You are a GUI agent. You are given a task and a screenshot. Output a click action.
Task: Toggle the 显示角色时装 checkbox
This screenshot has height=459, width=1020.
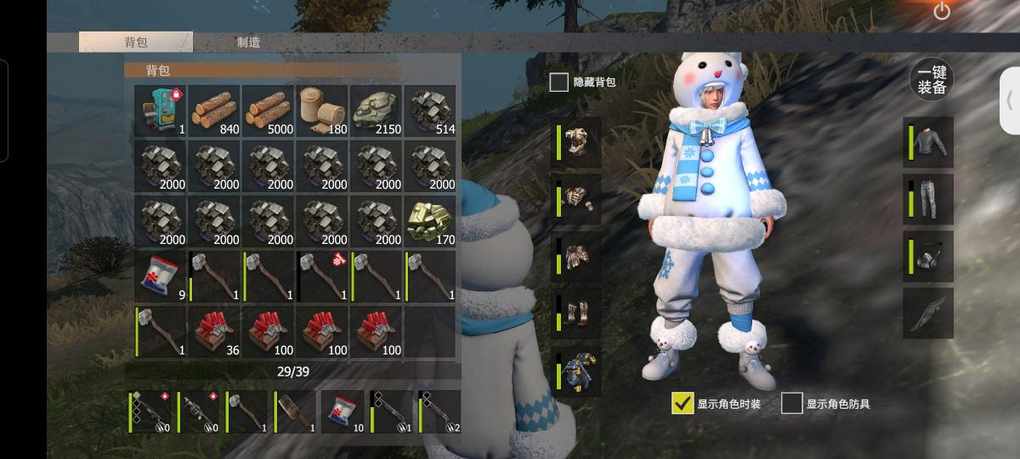click(x=683, y=402)
